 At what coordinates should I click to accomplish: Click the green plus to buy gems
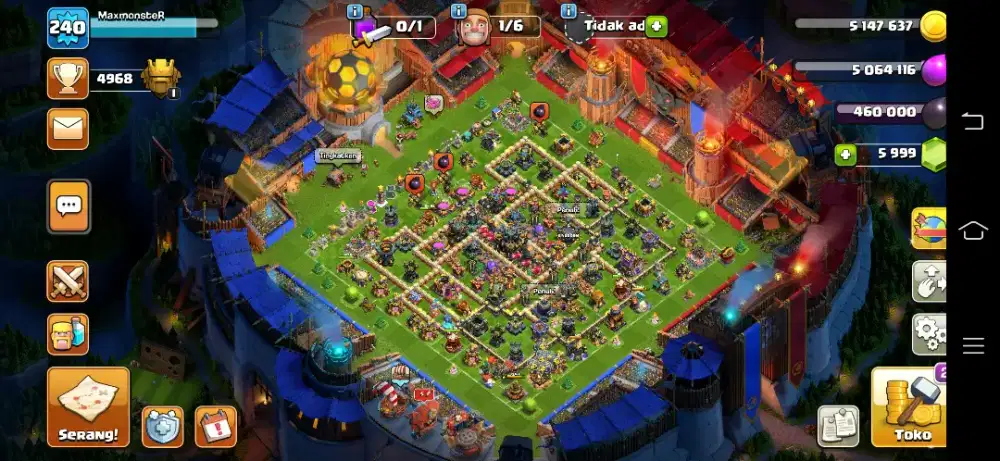pos(846,154)
